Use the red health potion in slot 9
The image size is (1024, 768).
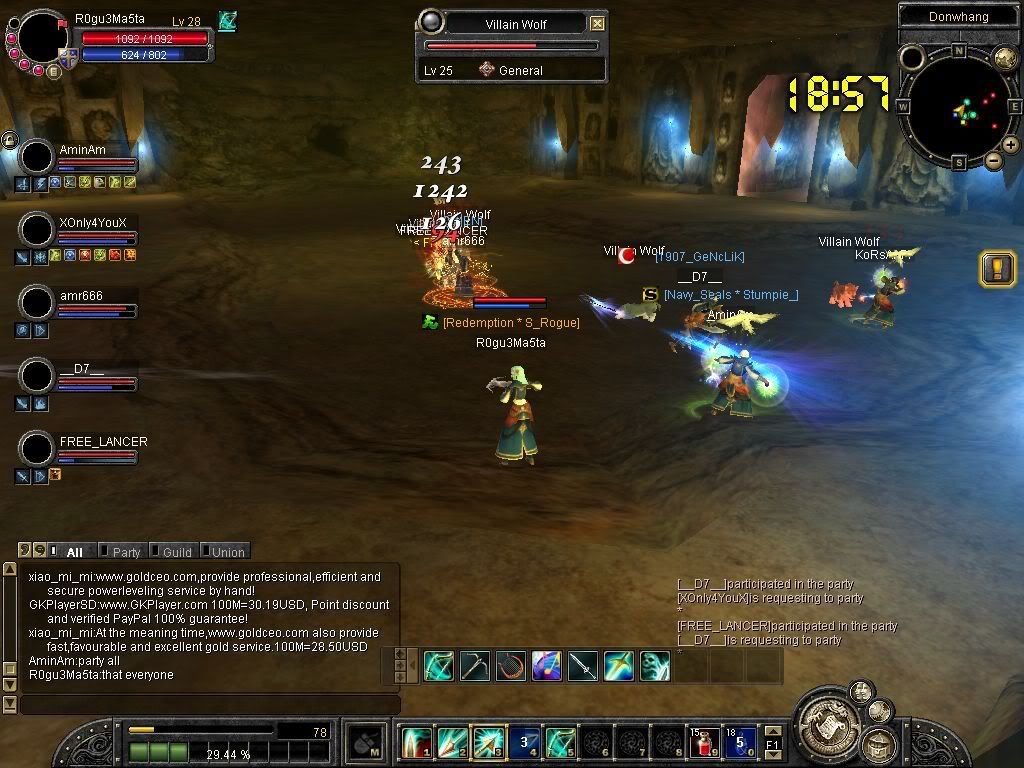tap(704, 743)
